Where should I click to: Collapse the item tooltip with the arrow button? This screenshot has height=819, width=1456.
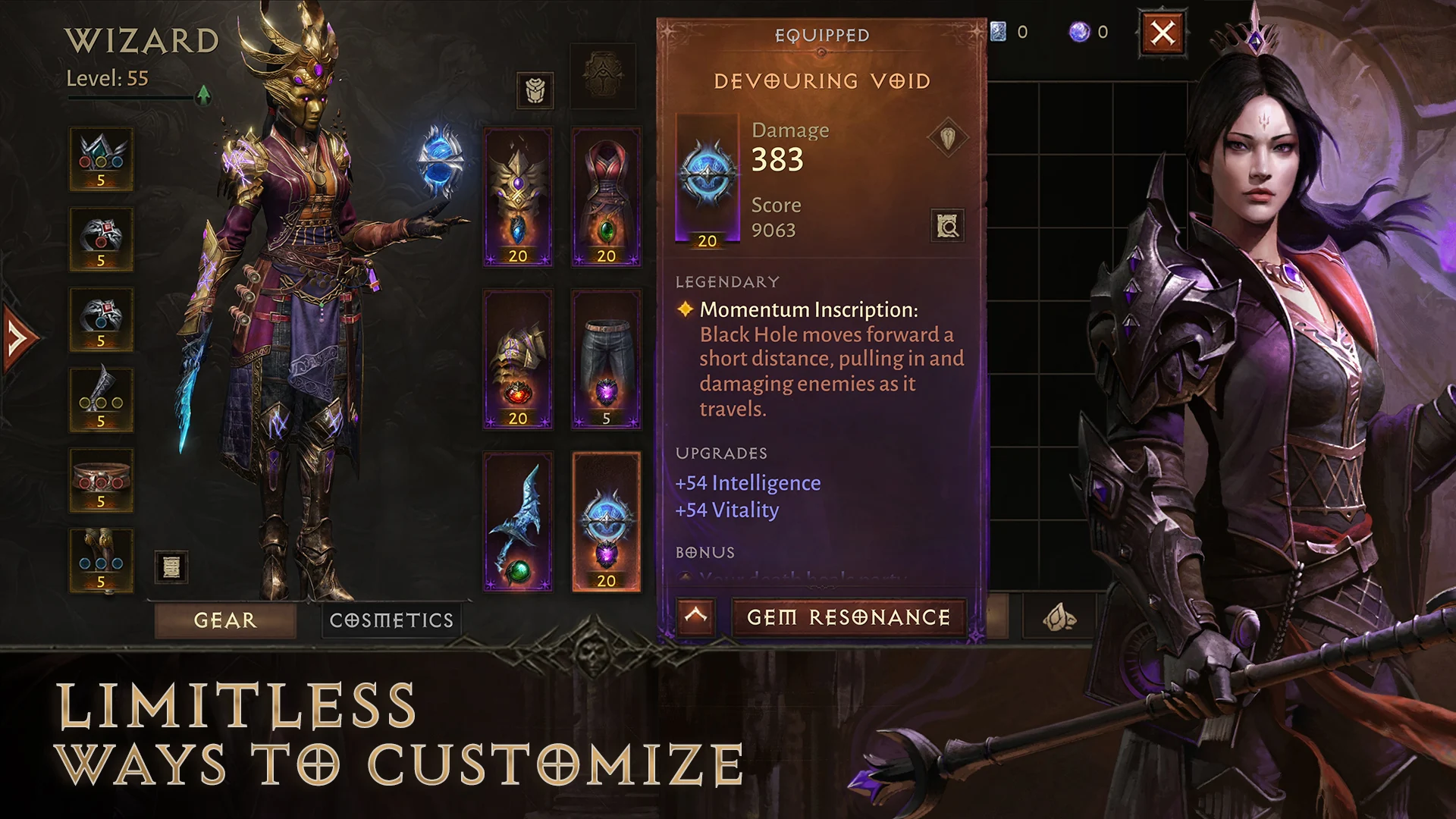point(695,617)
